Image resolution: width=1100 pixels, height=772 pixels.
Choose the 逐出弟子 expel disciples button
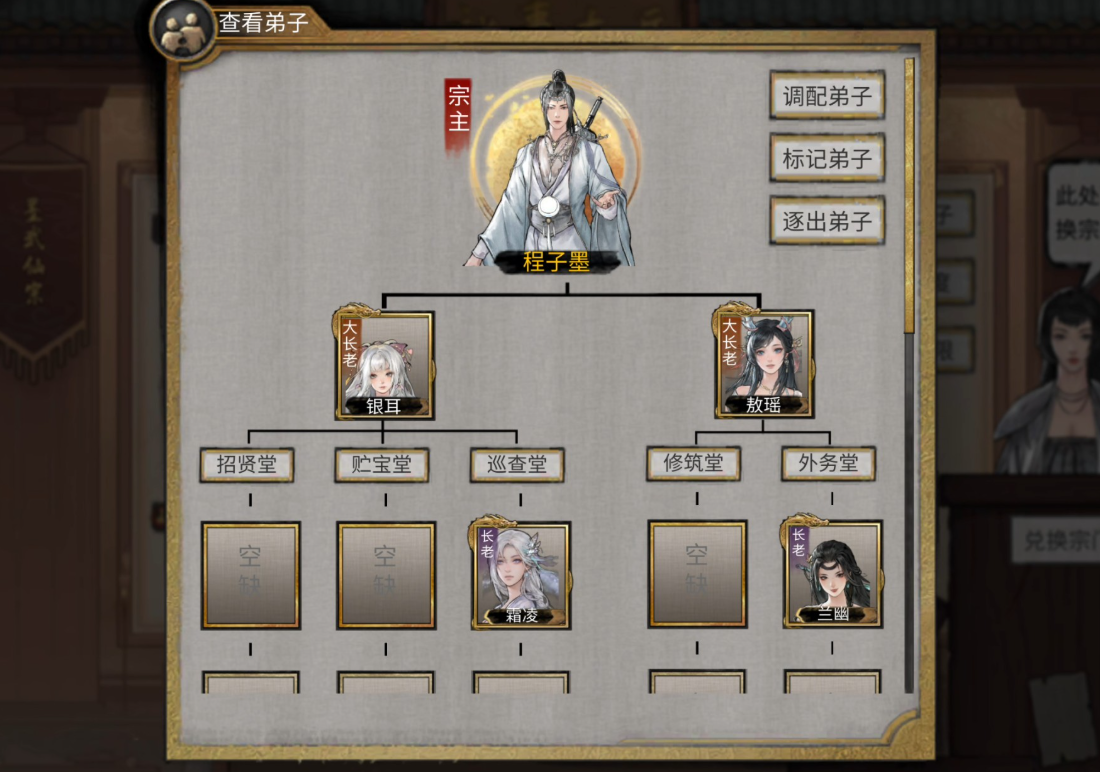827,221
